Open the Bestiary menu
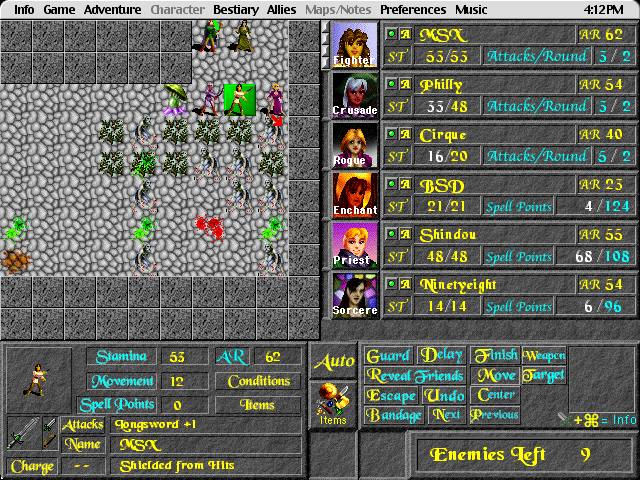 [x=235, y=9]
